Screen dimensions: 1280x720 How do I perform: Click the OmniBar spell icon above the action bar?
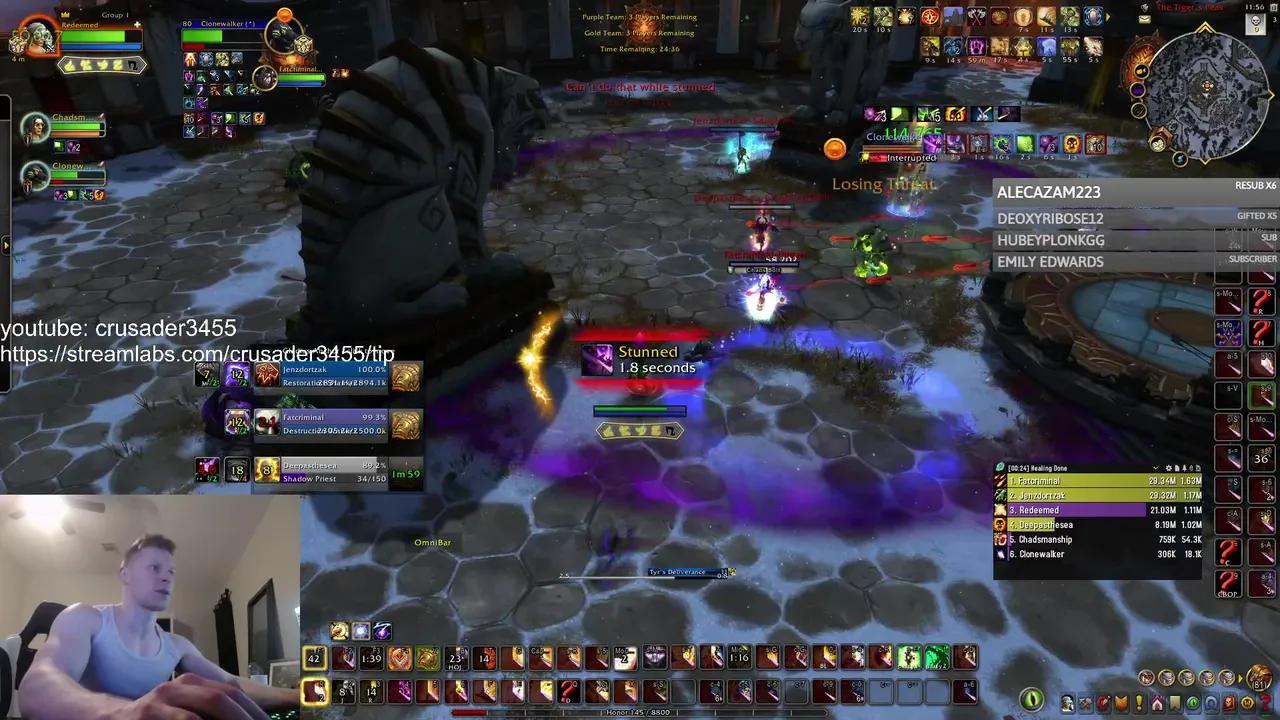[360, 631]
